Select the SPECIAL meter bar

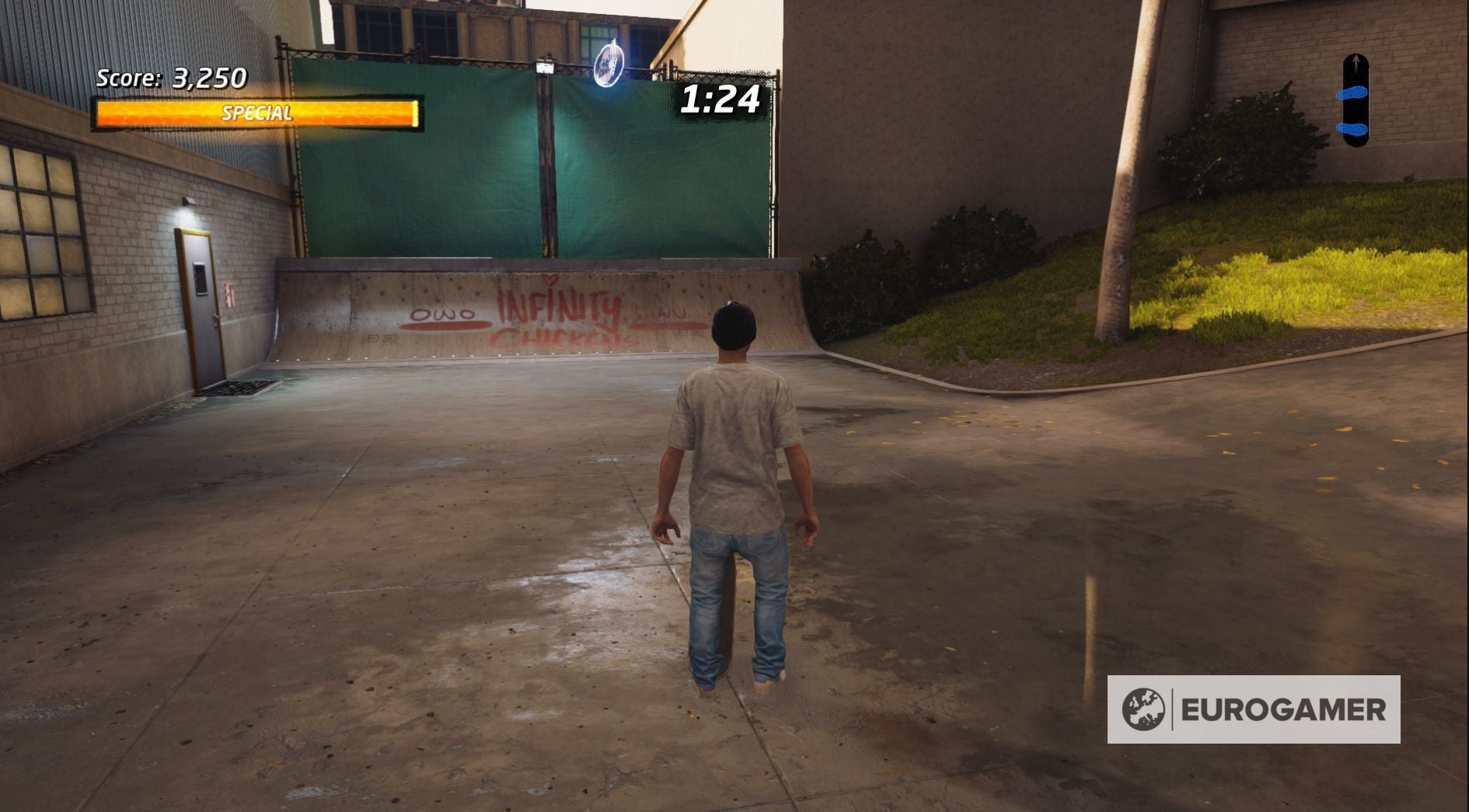[x=257, y=112]
